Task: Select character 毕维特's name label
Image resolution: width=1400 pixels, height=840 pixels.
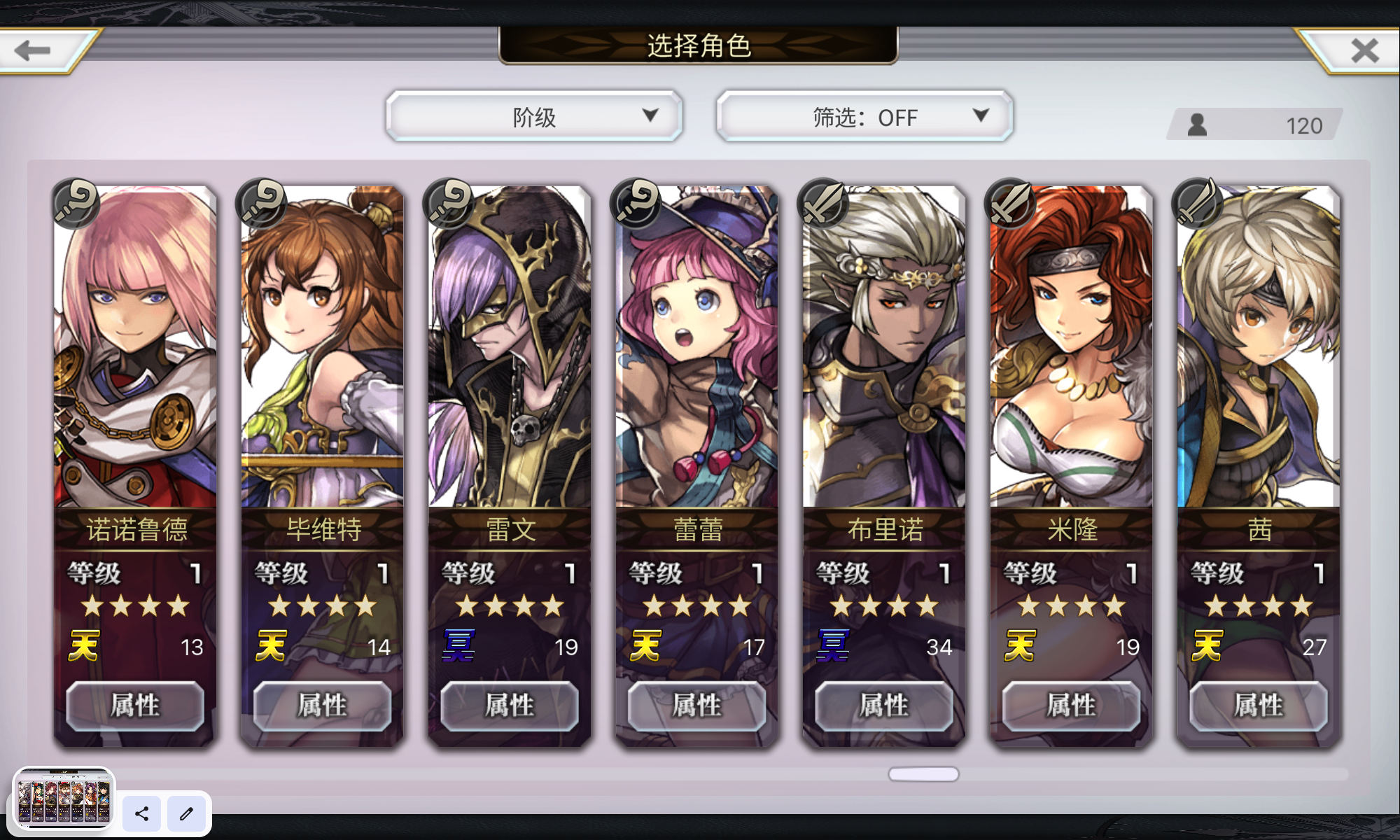Action: coord(322,530)
